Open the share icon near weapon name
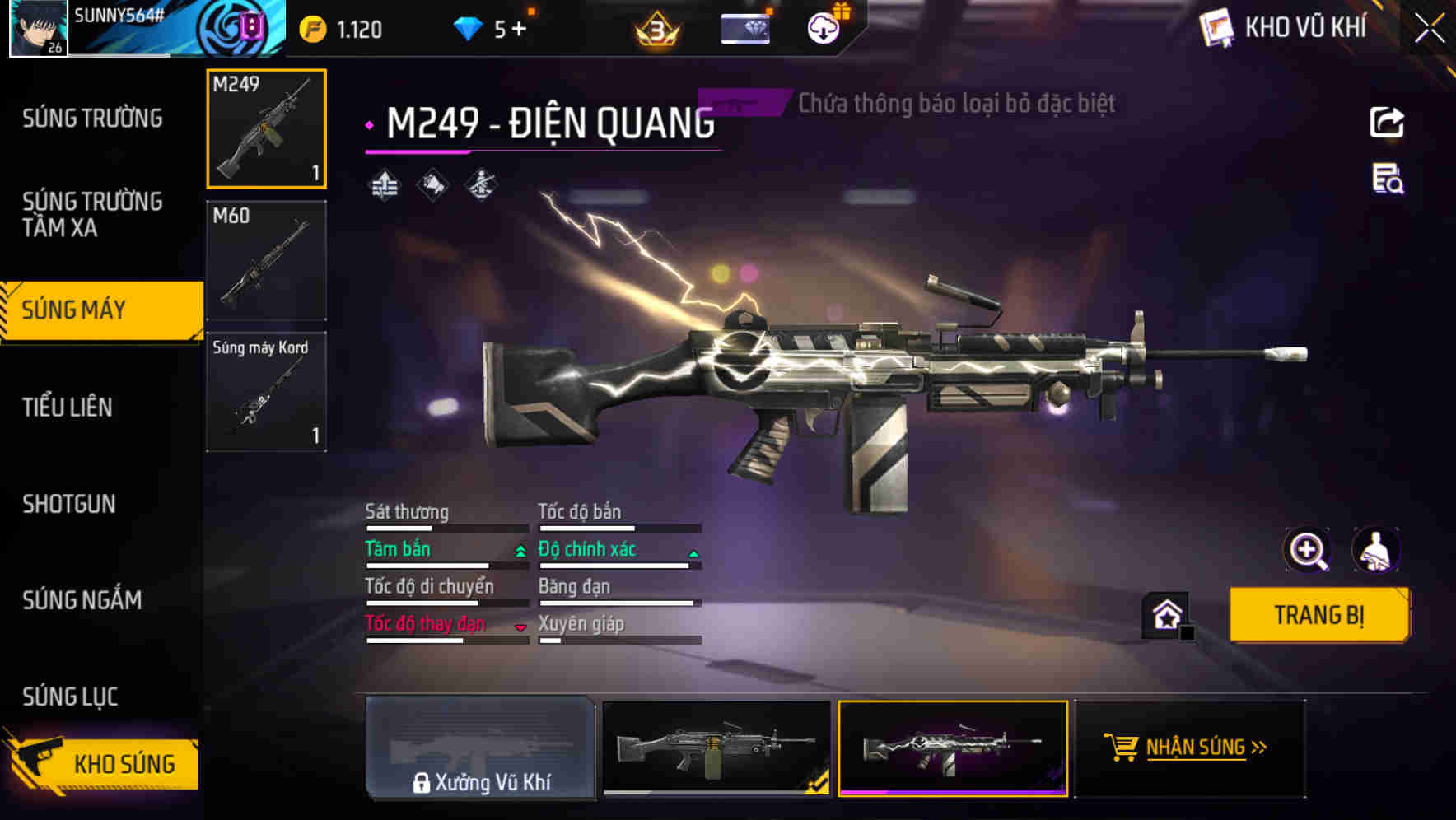 tap(1387, 122)
